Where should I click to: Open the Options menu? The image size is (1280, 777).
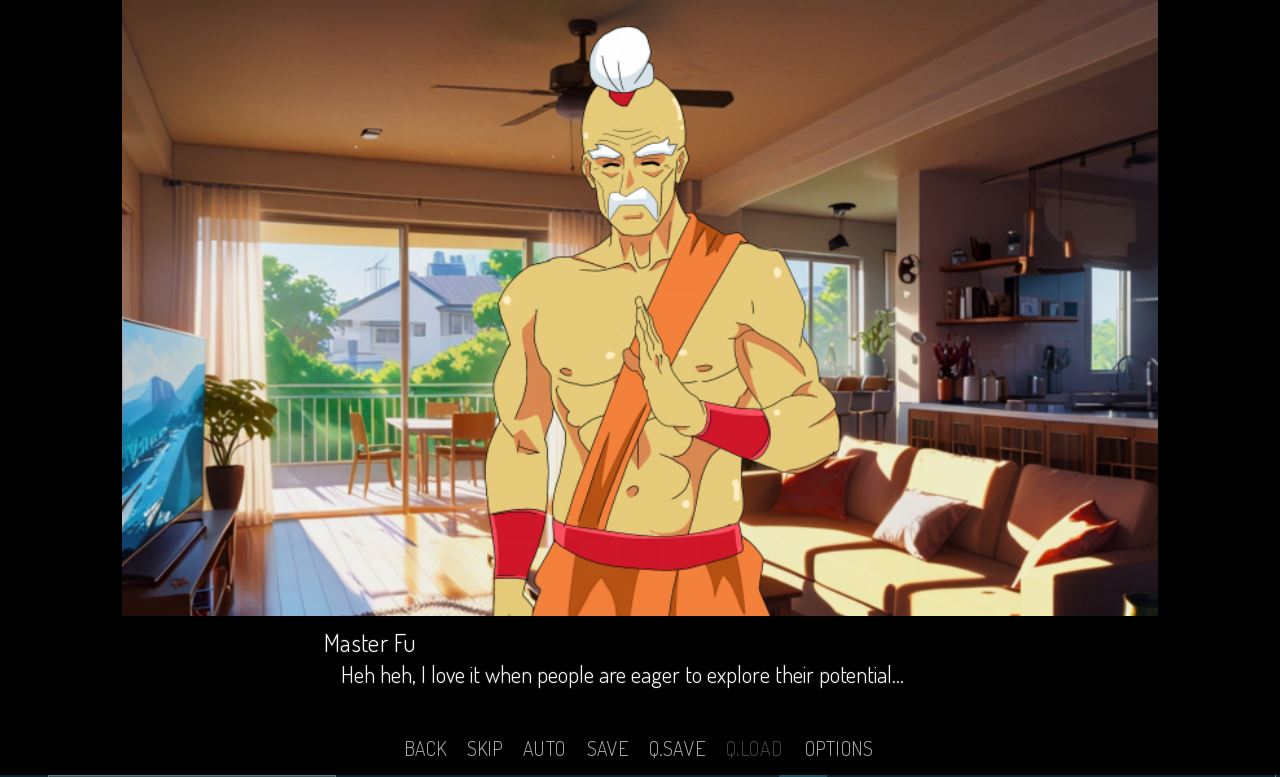click(x=838, y=748)
